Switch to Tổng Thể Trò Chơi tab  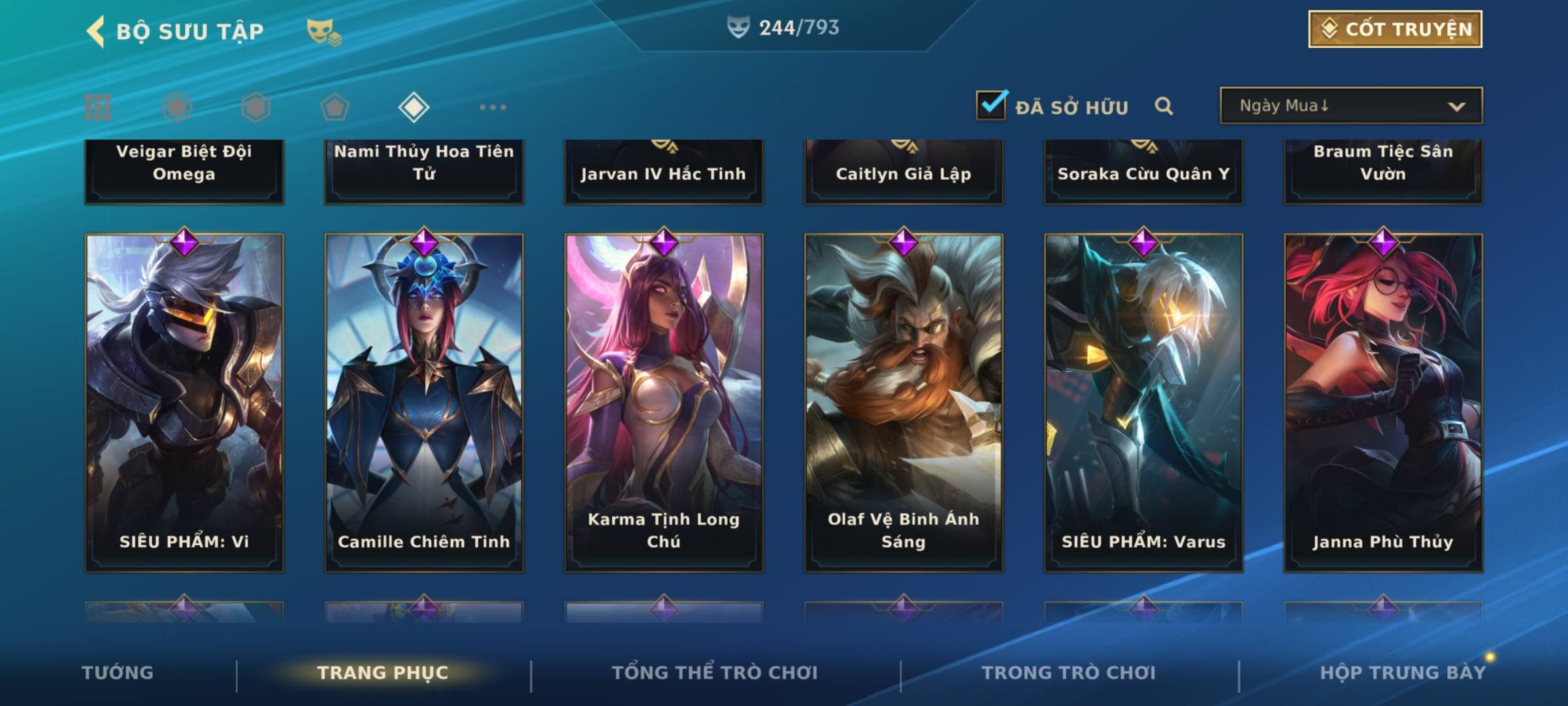click(714, 673)
